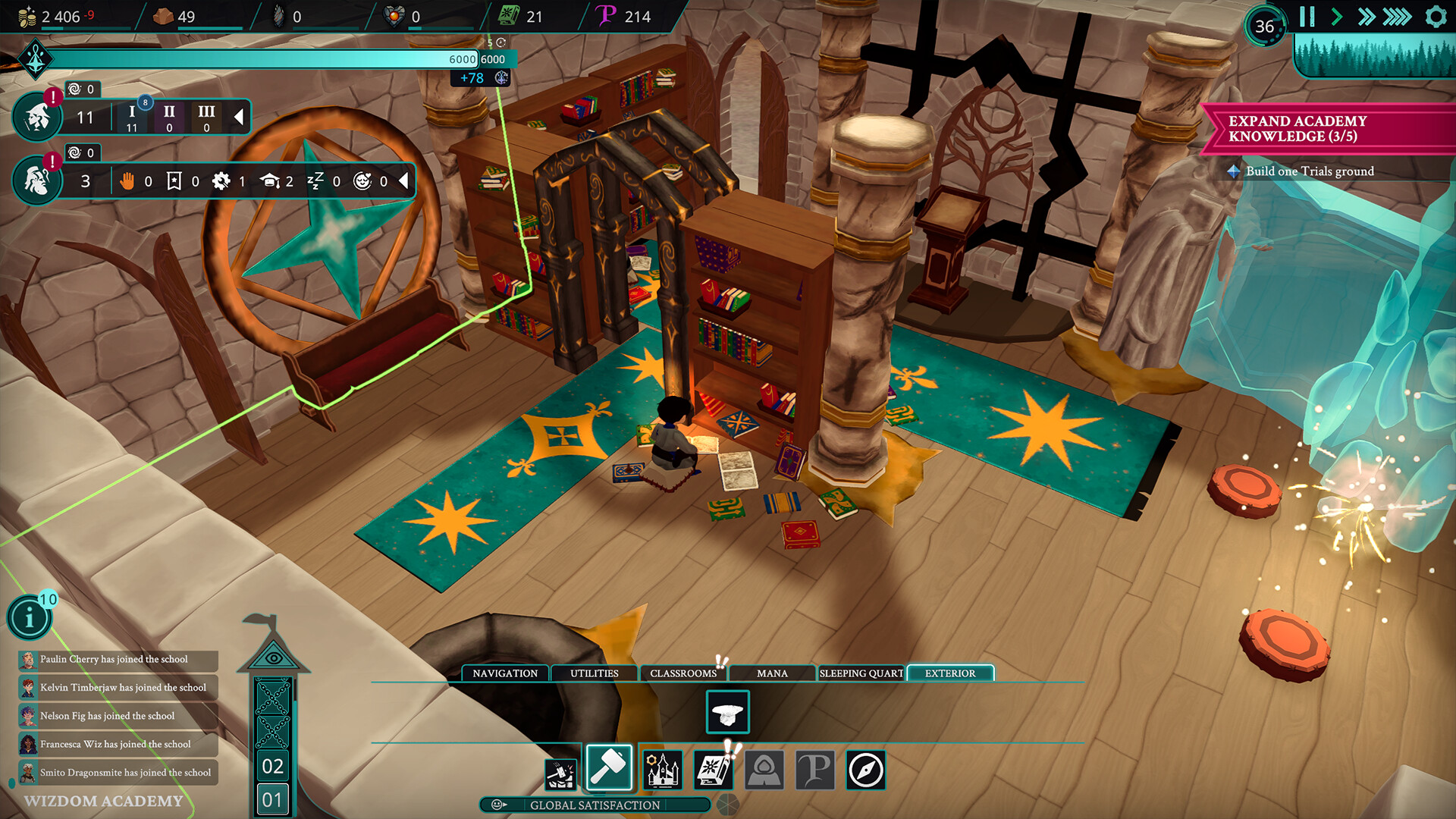Select the compass navigation icon
Screen dimensions: 1456x819
(x=866, y=770)
